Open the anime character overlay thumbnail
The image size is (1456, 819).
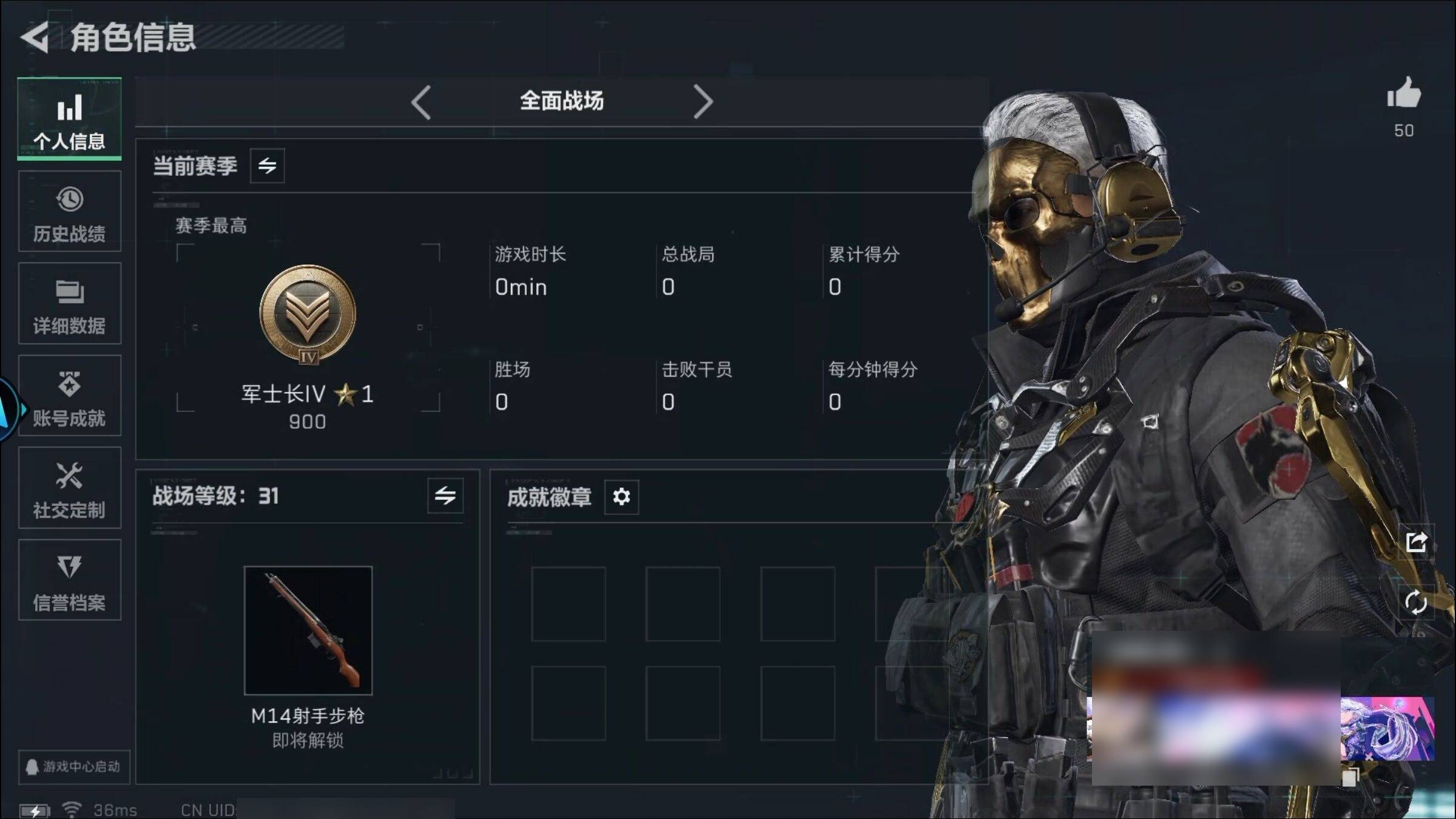point(1387,729)
